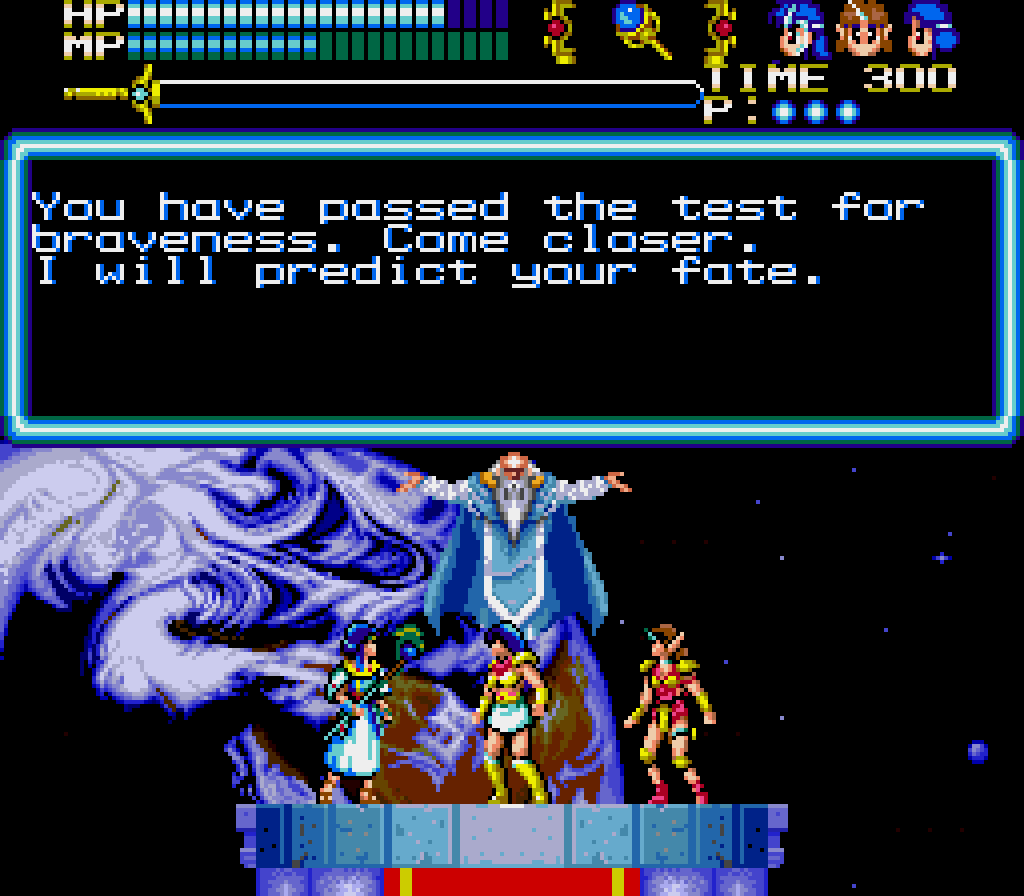Select the first blue-haired character portrait
Screen dimensions: 1024x896
click(799, 29)
